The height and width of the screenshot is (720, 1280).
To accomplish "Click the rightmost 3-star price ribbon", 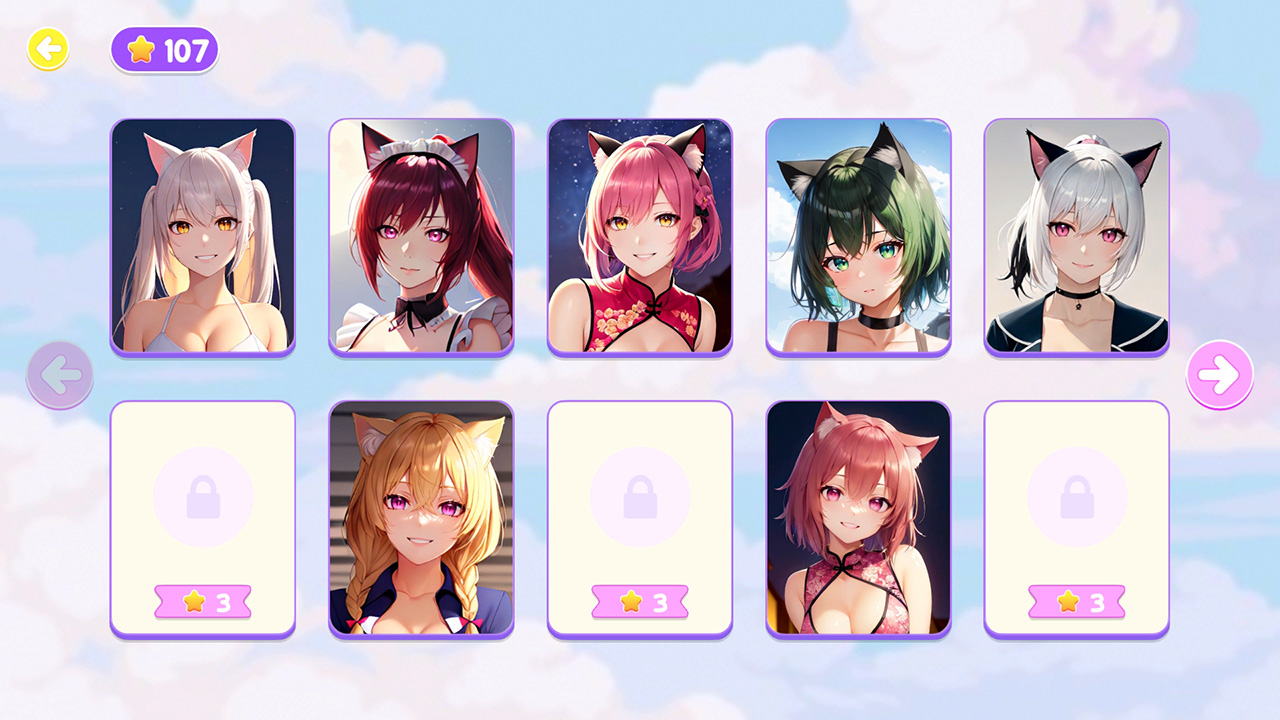I will click(1077, 601).
